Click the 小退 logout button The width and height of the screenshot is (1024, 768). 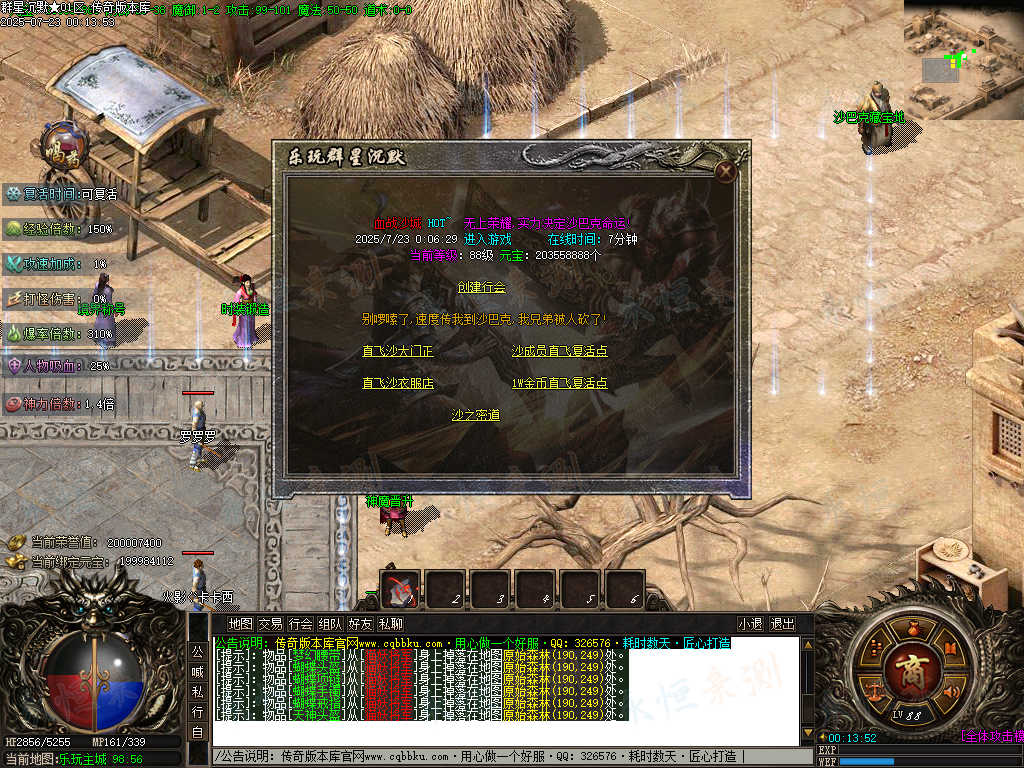[751, 624]
